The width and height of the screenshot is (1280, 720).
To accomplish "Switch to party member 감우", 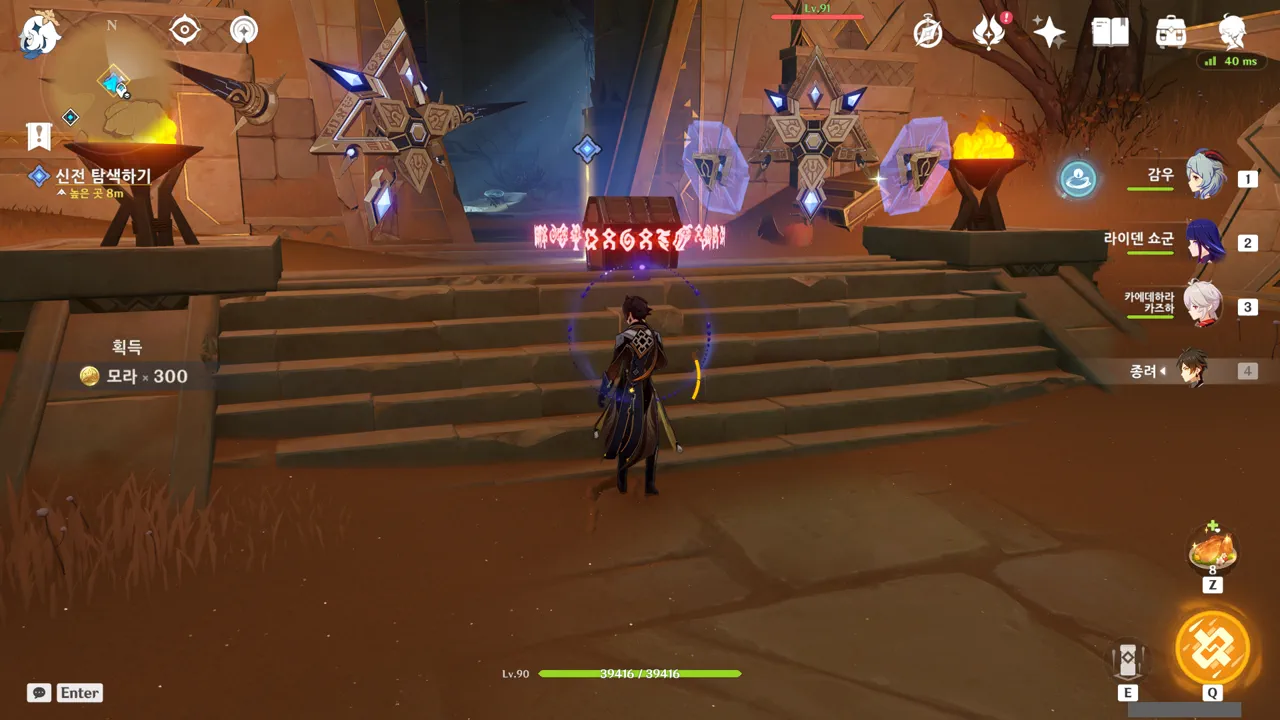I will tap(1204, 176).
